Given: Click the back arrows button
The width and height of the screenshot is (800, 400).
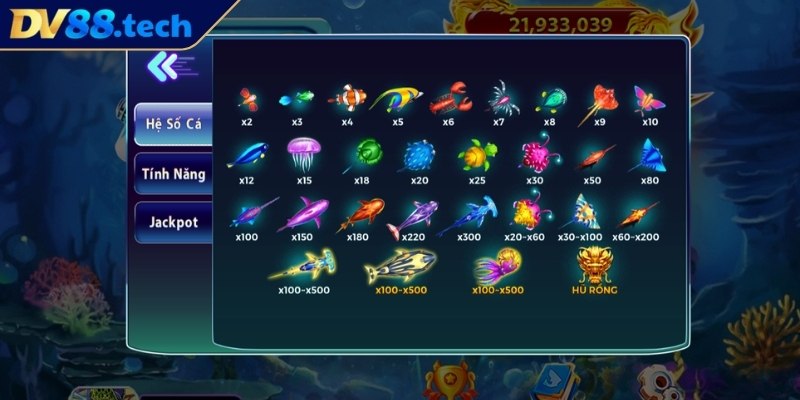Looking at the screenshot, I should click(x=162, y=67).
